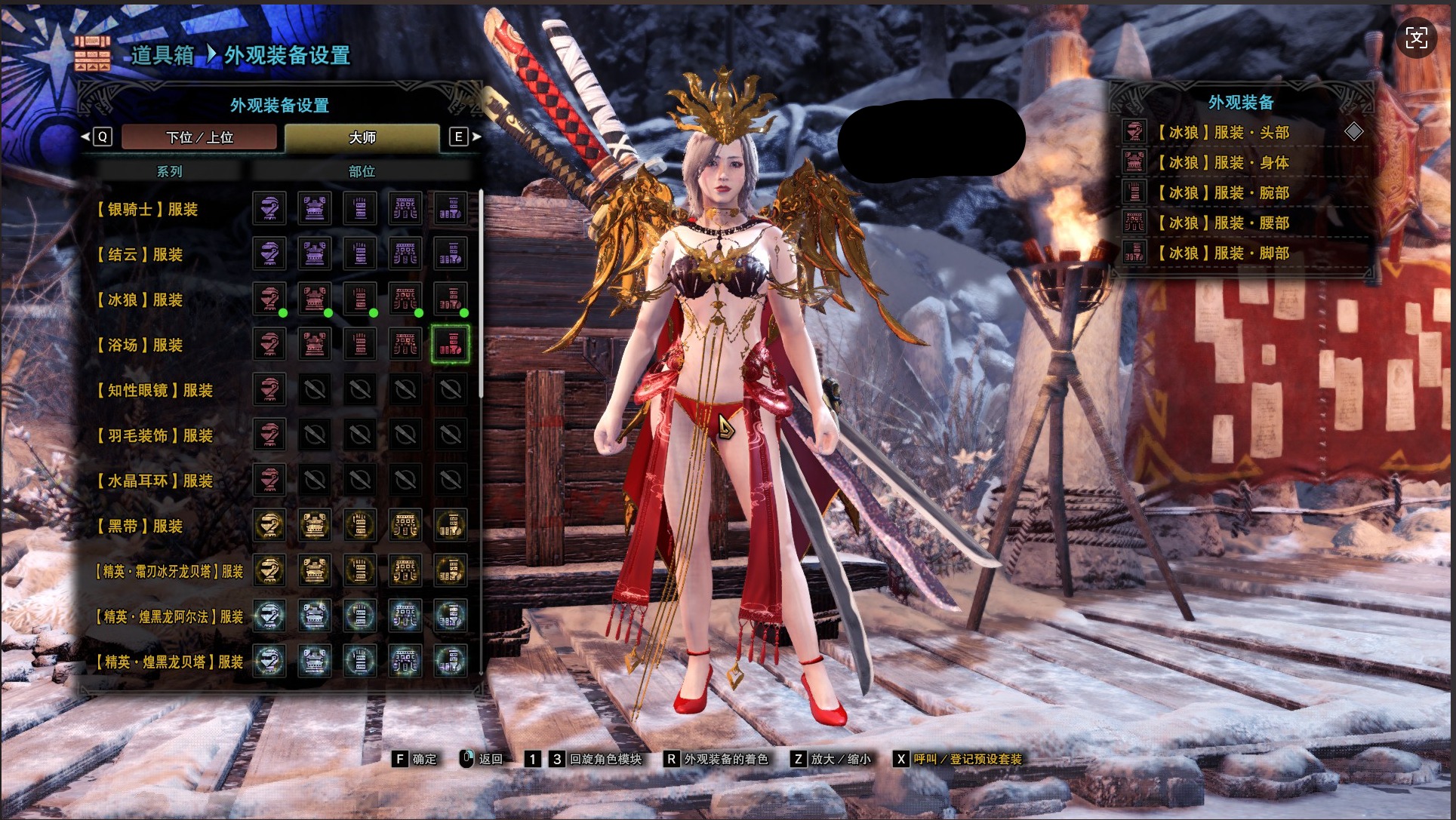Viewport: 1456px width, 820px height.
Task: Select the 大师 rank tab
Action: [x=362, y=137]
